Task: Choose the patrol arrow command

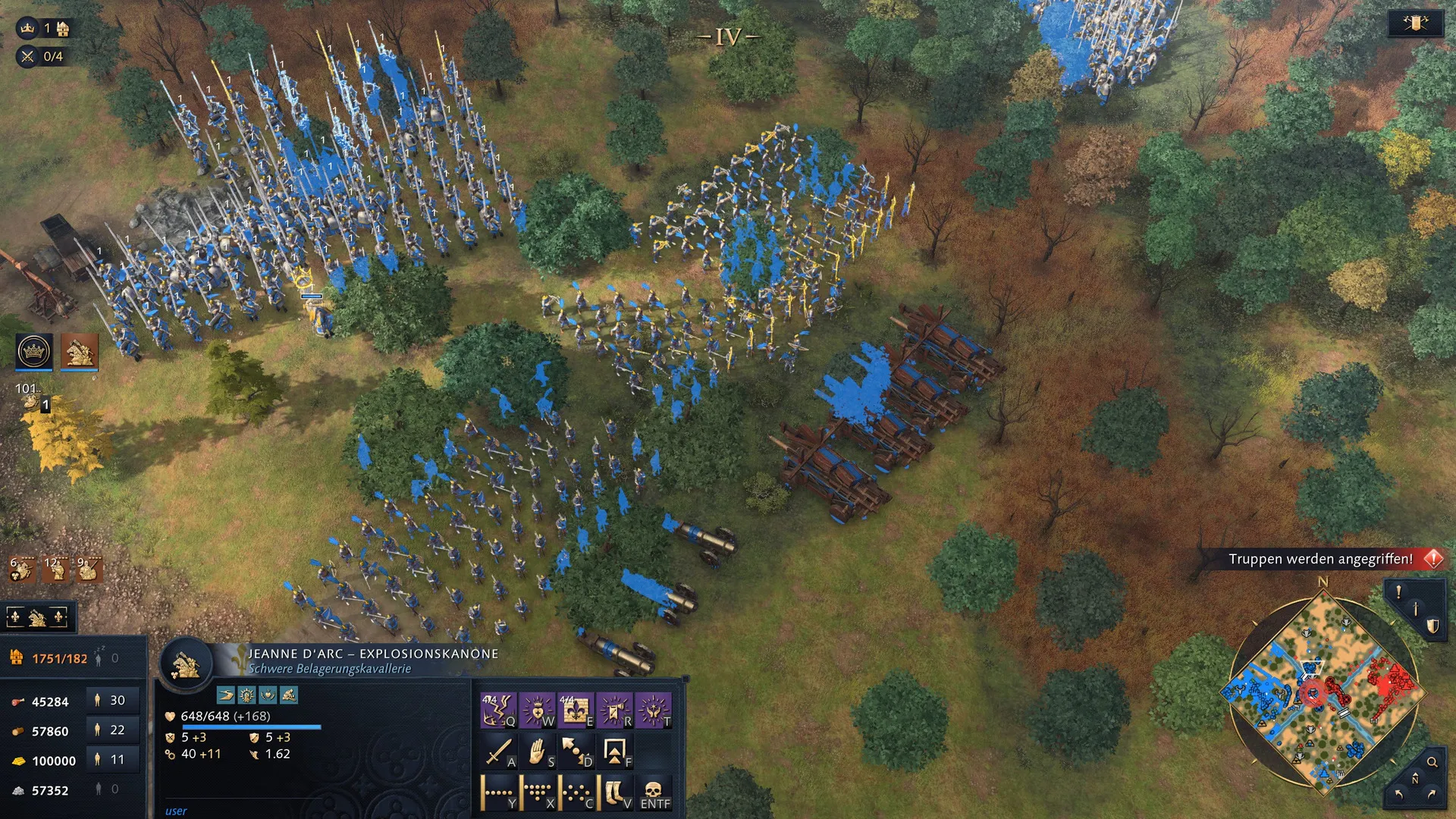Action: (576, 752)
